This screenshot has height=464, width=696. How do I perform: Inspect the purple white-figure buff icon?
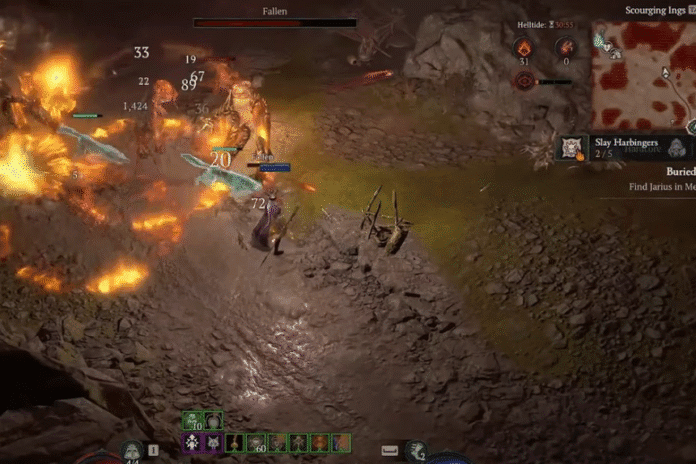coord(192,441)
